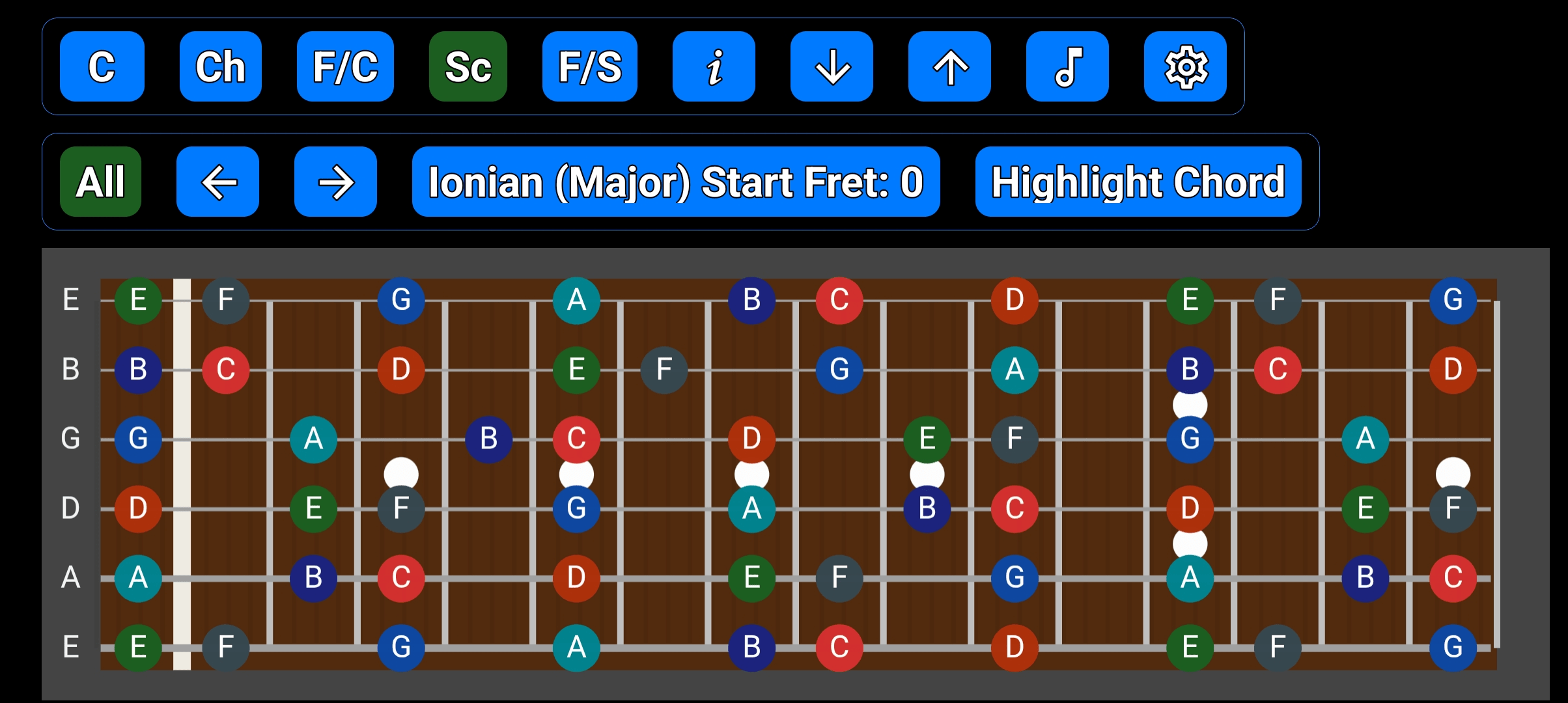Shift the scale down with the down arrow
Screen dimensions: 1568x703
coord(832,67)
